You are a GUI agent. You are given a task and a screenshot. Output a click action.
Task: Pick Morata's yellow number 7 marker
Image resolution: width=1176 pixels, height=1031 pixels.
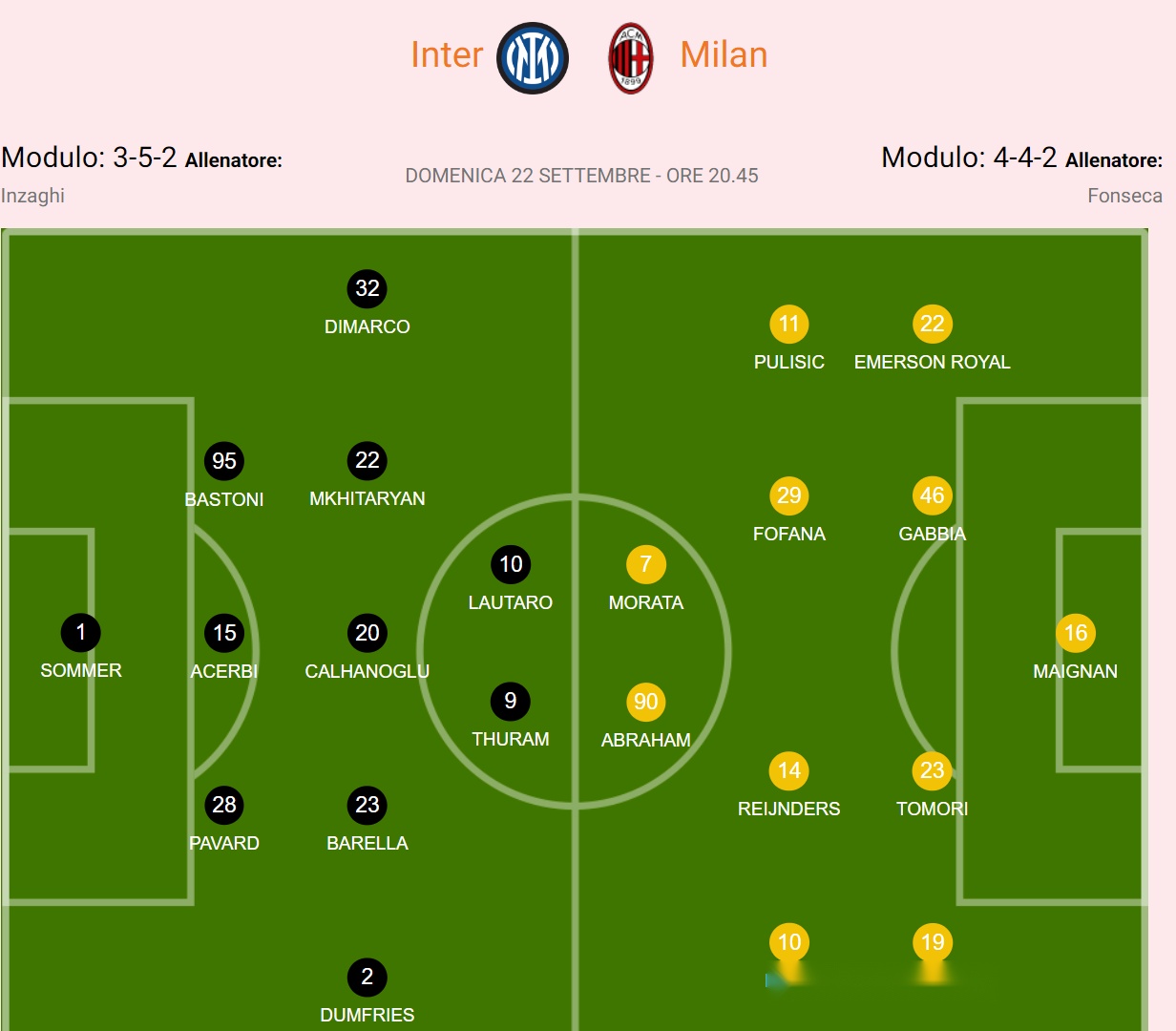646,564
